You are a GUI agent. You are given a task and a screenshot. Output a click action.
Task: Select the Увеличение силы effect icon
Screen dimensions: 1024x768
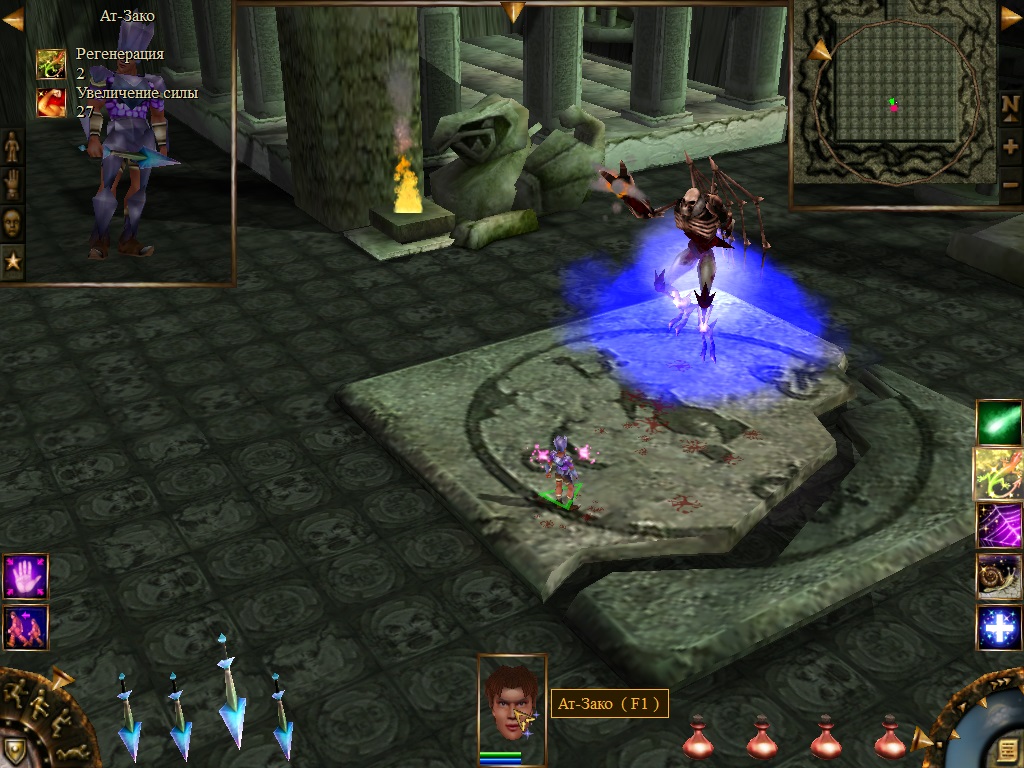[x=51, y=102]
